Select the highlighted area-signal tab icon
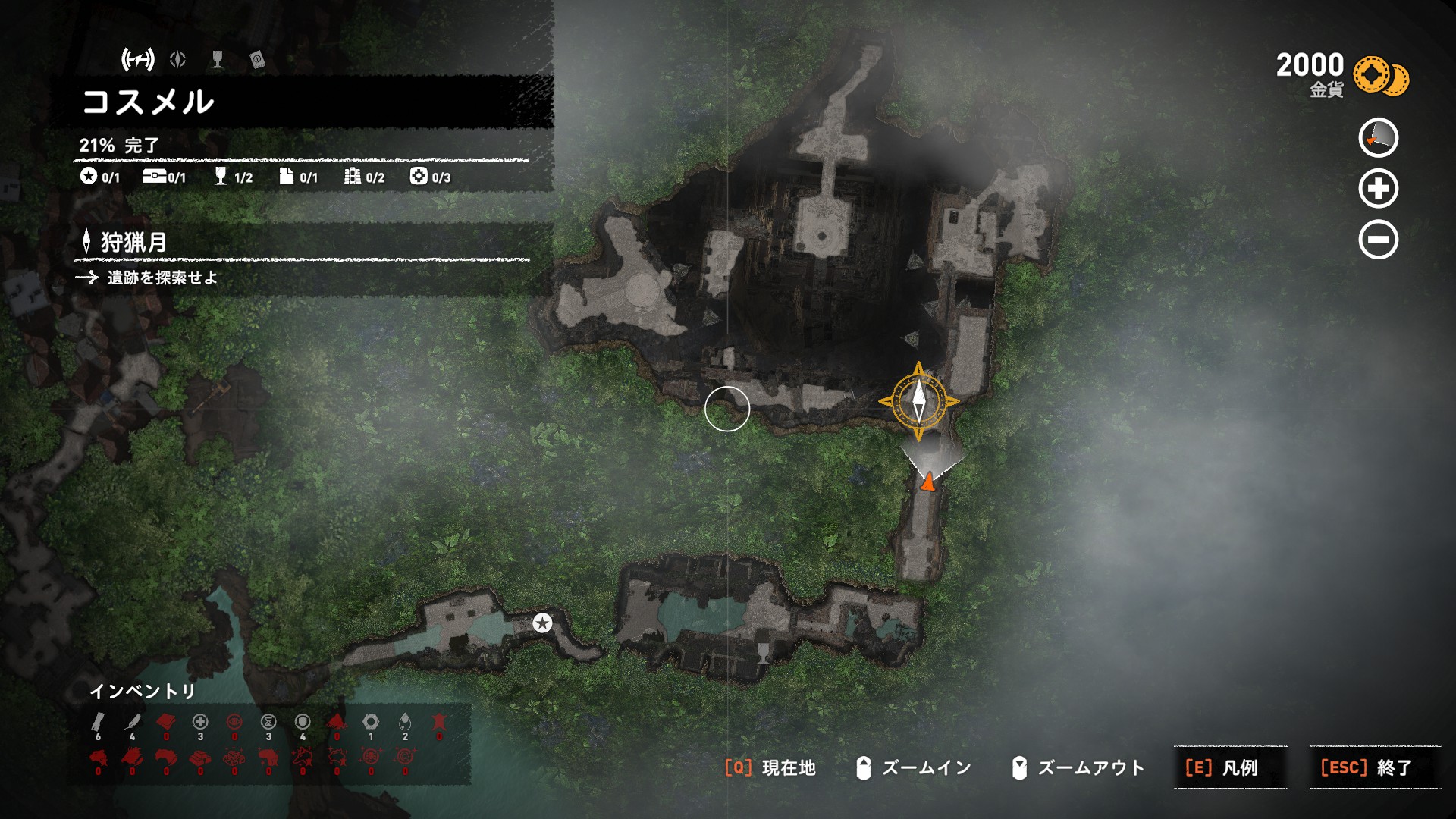This screenshot has width=1456, height=819. coord(138,59)
